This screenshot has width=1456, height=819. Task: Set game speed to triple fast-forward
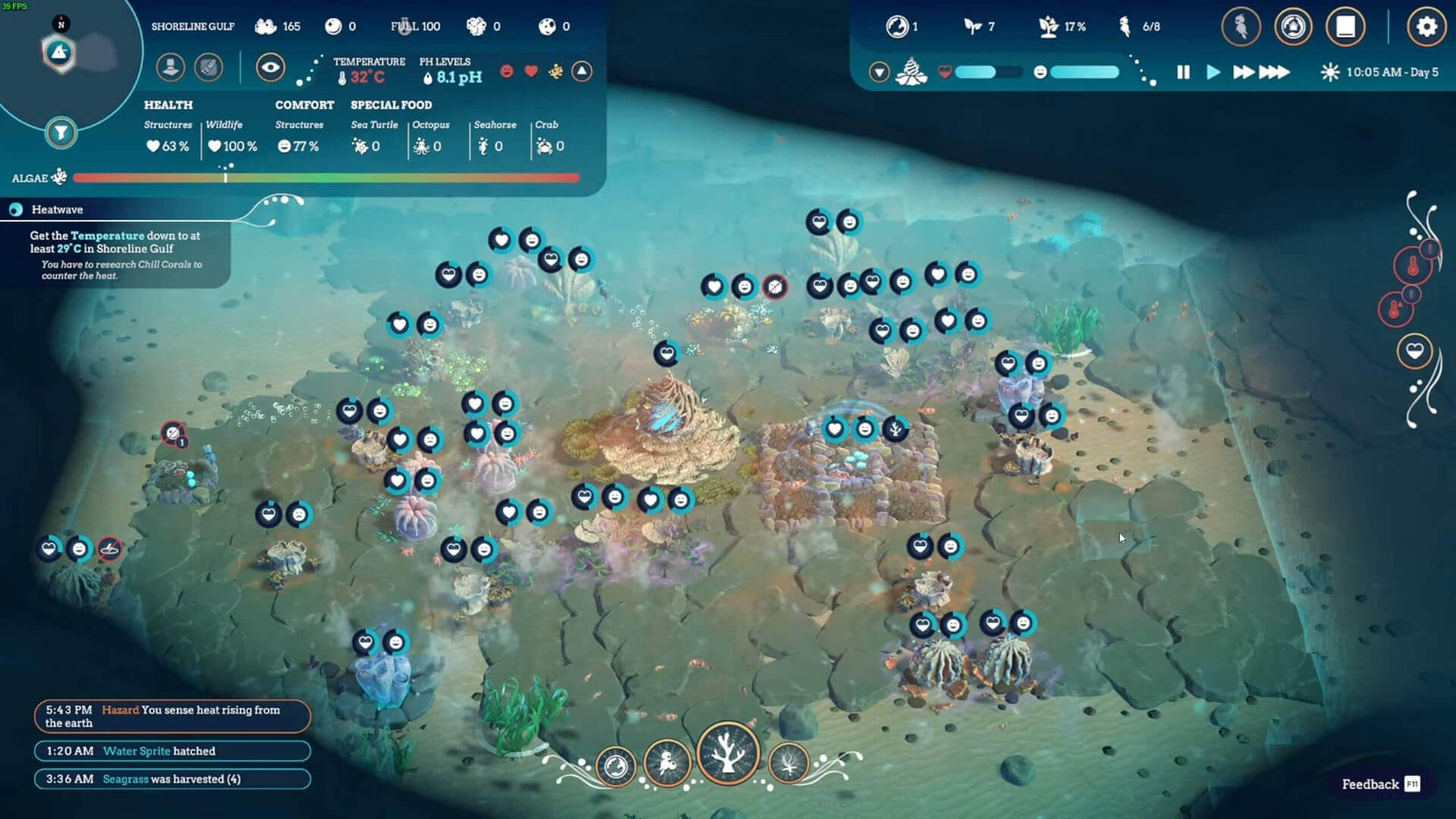click(1274, 72)
